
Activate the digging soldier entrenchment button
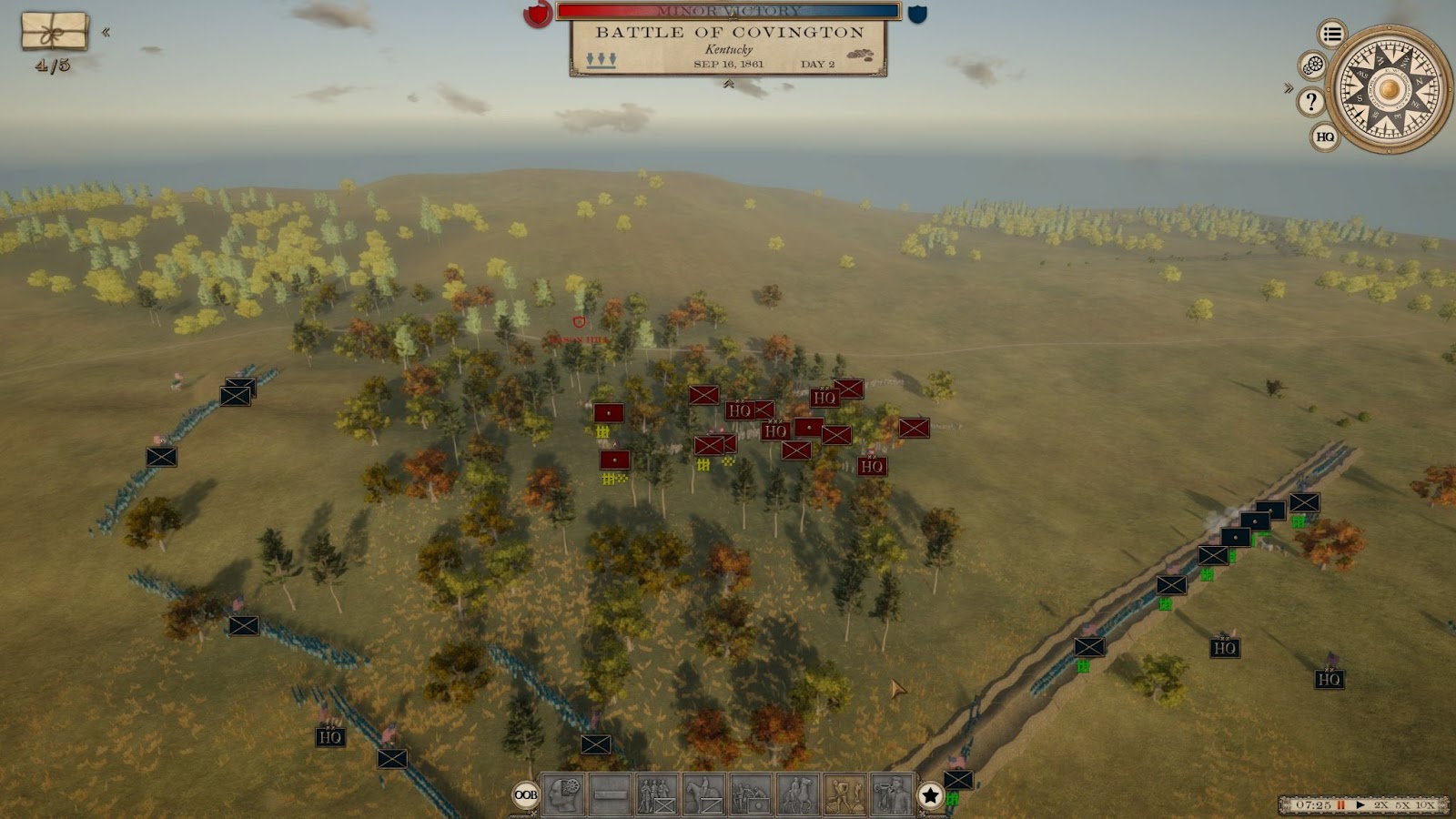[845, 794]
